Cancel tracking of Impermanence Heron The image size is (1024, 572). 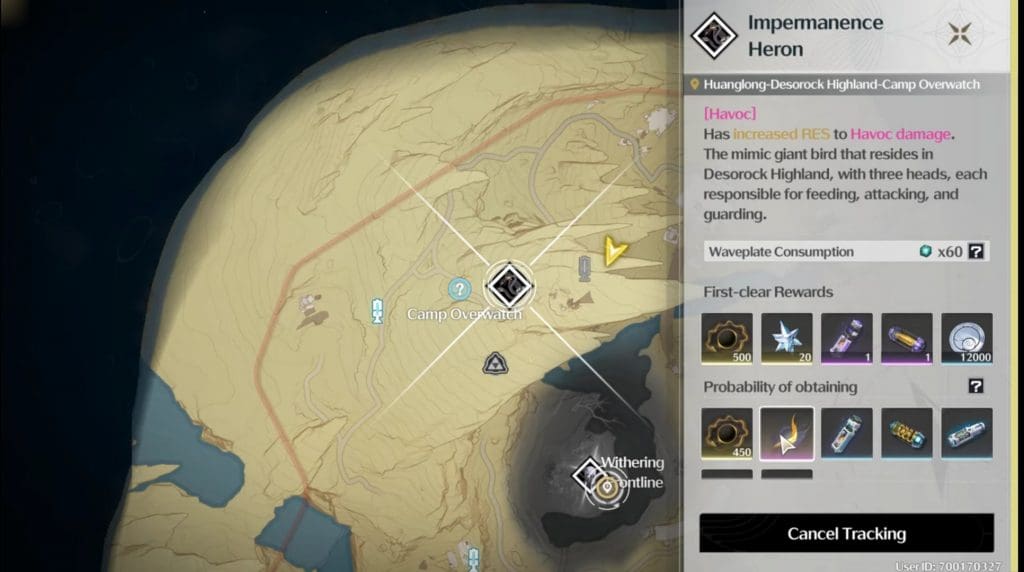pyautogui.click(x=846, y=533)
